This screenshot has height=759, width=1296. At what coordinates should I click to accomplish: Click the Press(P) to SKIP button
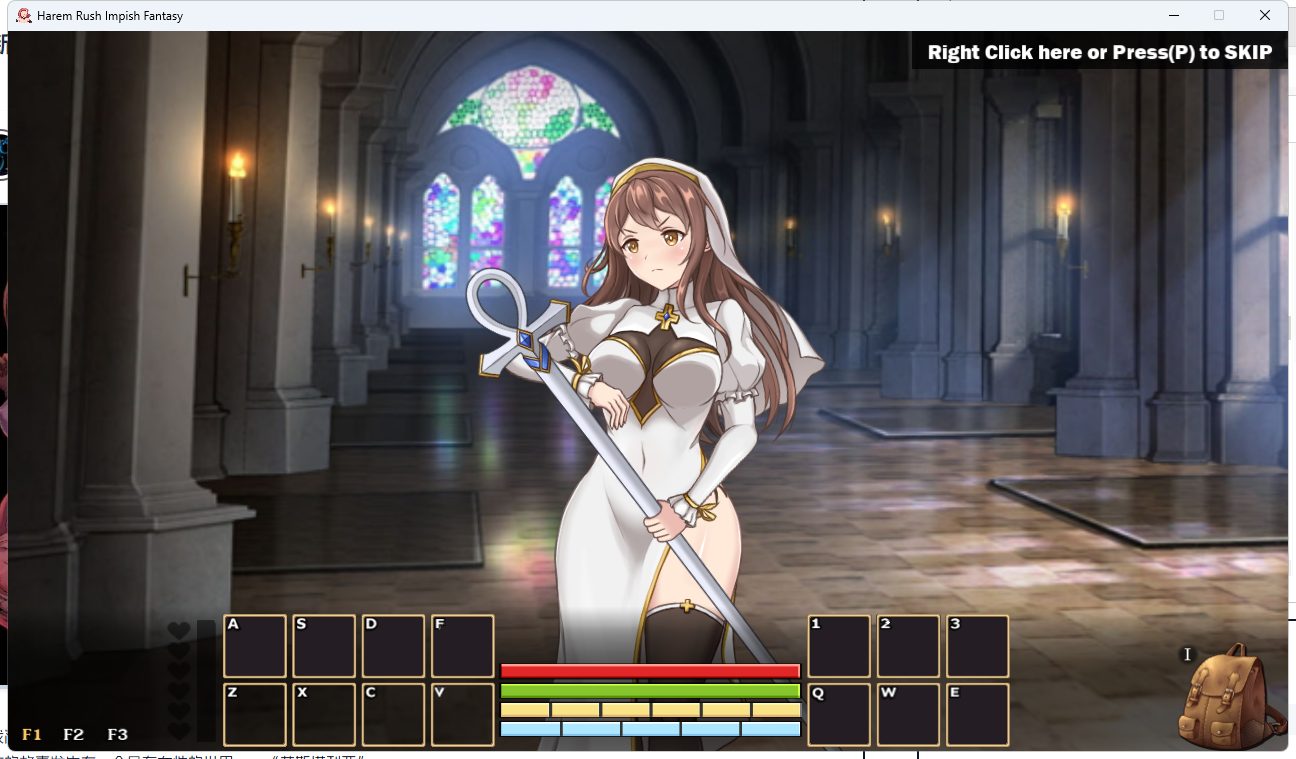1100,51
